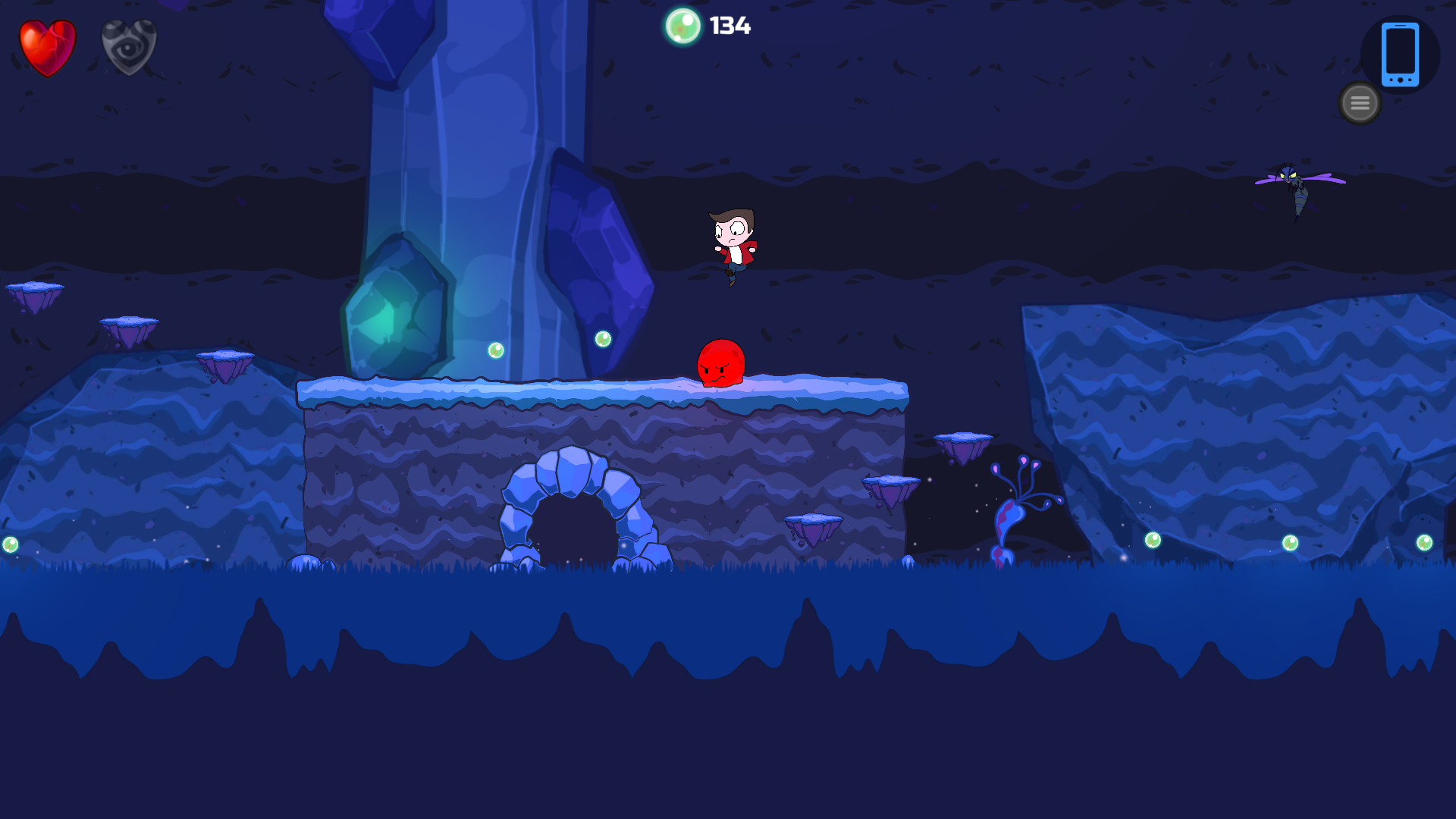This screenshot has width=1456, height=819.
Task: Collect the green orb left of the pillar
Action: pos(497,350)
